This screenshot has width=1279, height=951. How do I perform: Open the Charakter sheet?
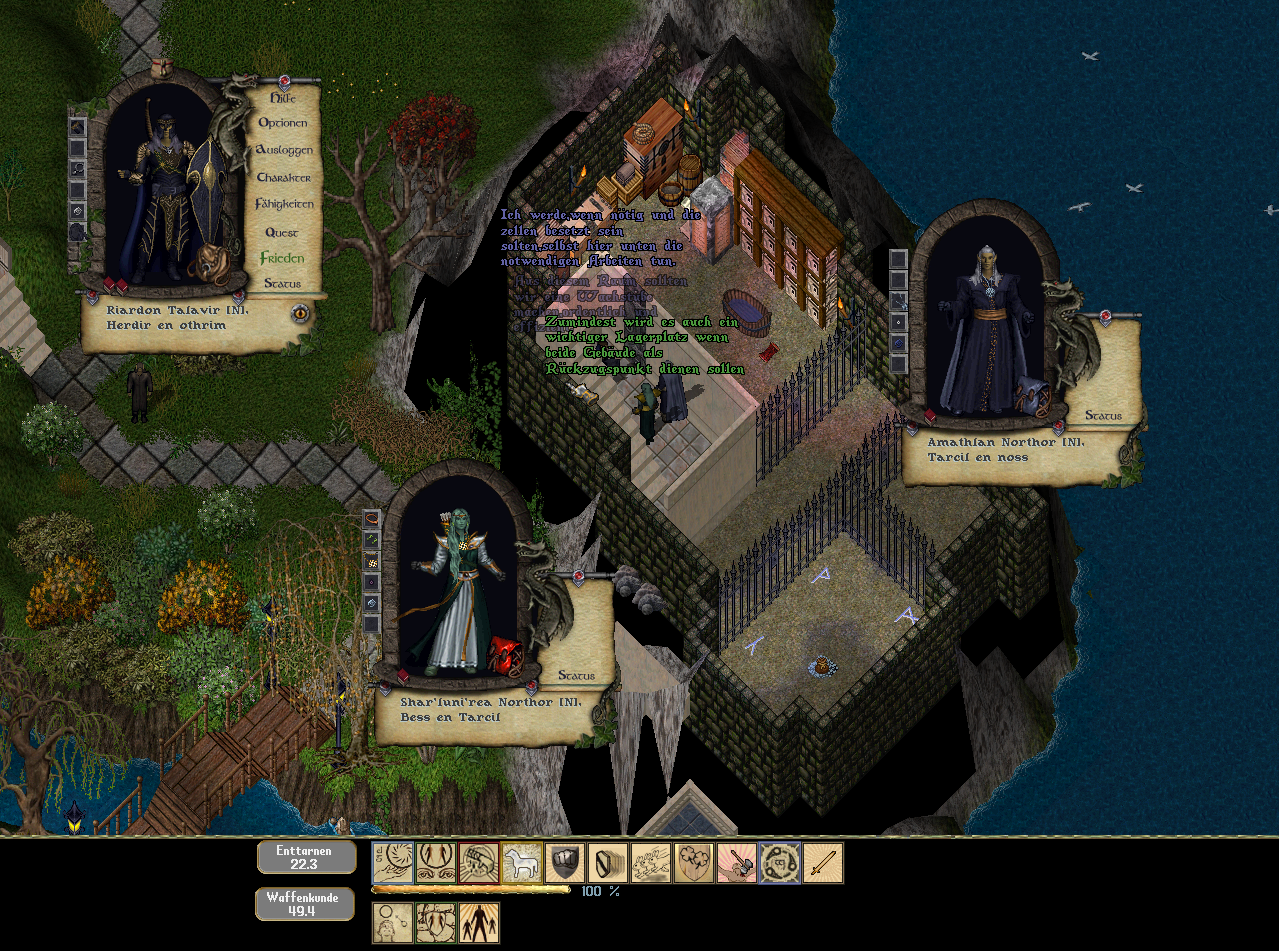(284, 177)
